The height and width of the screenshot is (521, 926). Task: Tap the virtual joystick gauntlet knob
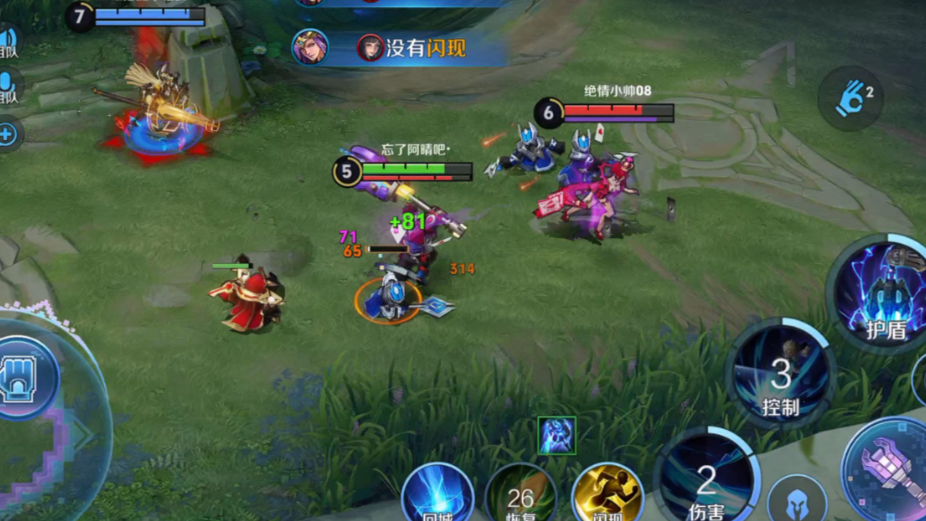point(28,377)
